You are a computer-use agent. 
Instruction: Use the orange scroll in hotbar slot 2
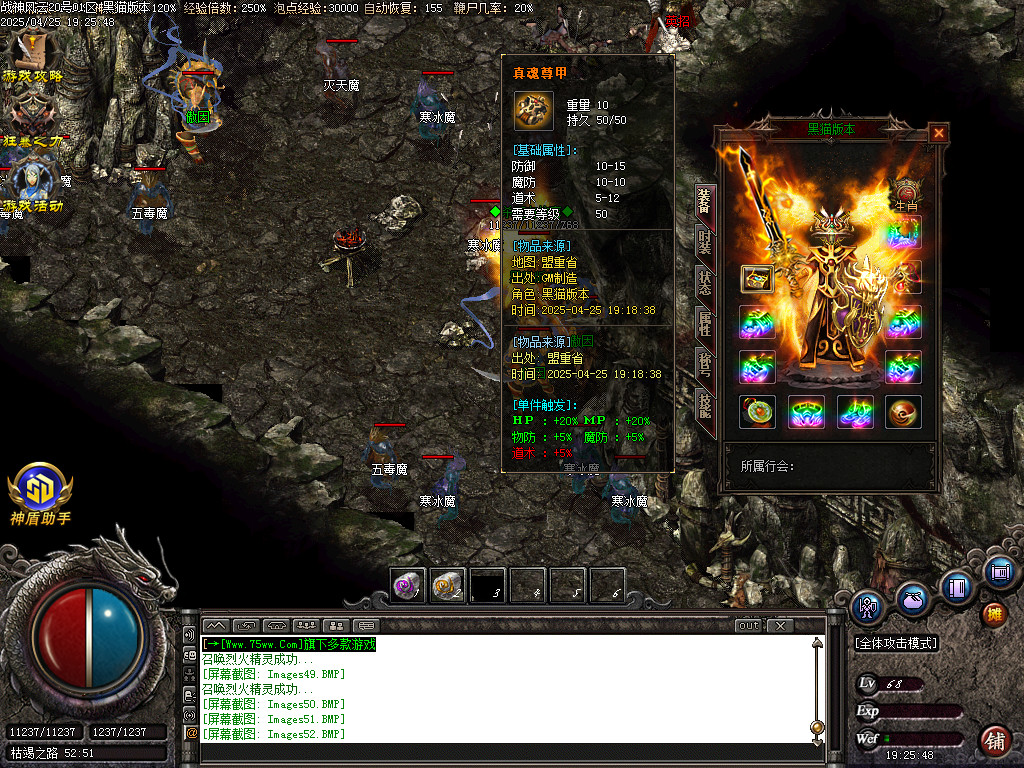tap(448, 585)
